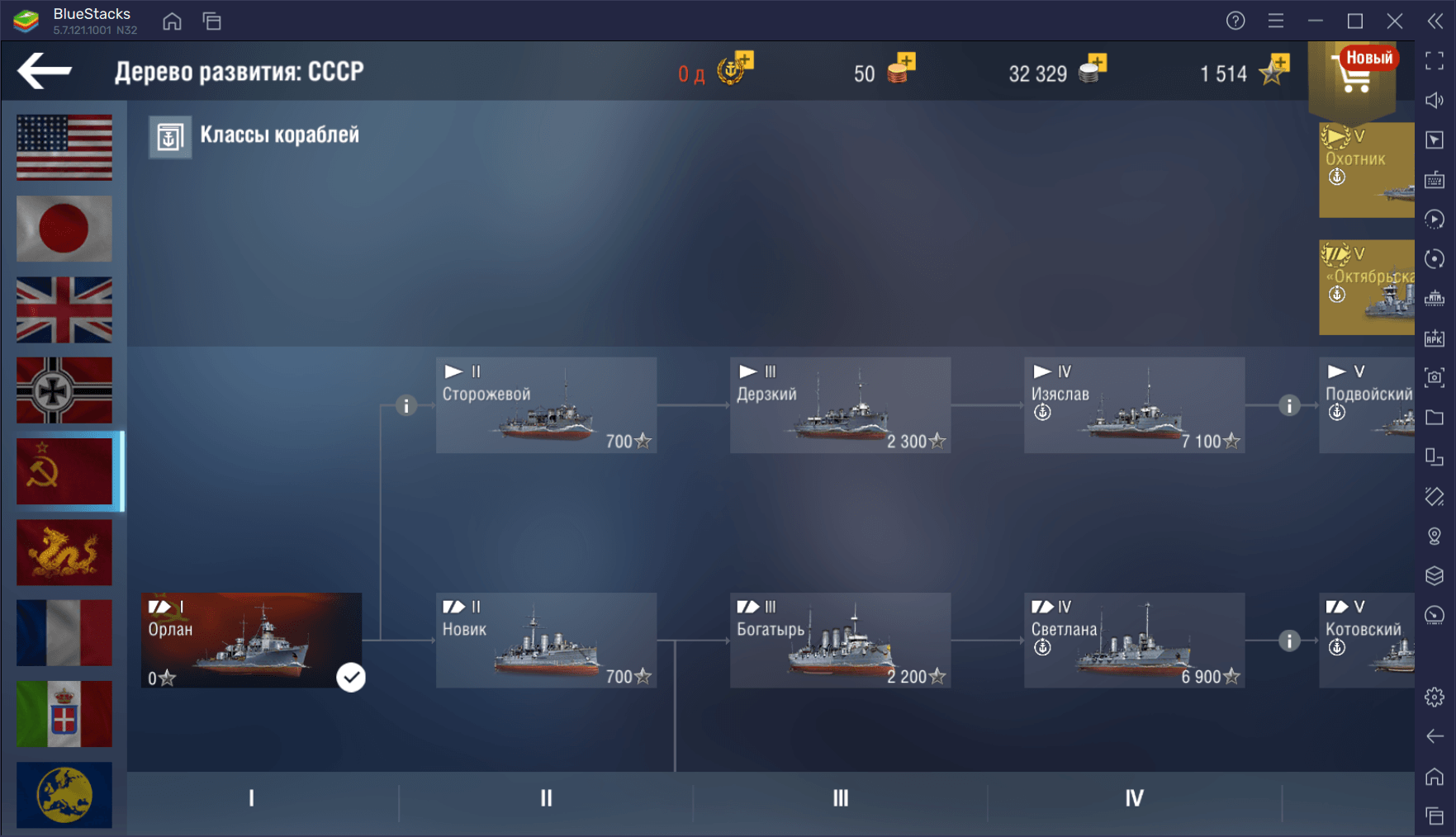Open the Классы кораблей ship classes filter
1456x837 pixels.
[x=254, y=136]
